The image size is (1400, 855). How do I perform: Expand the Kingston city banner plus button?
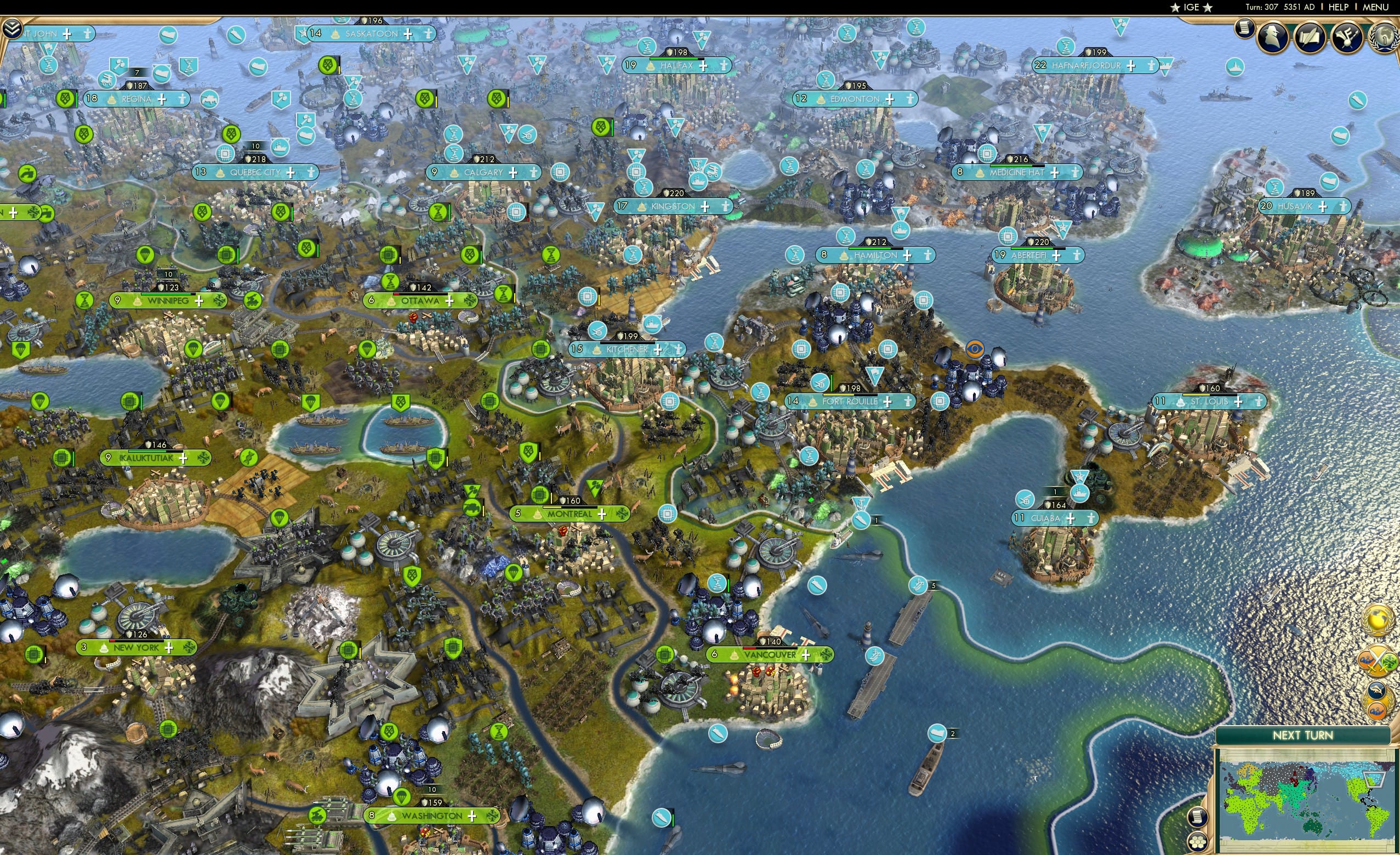click(705, 207)
